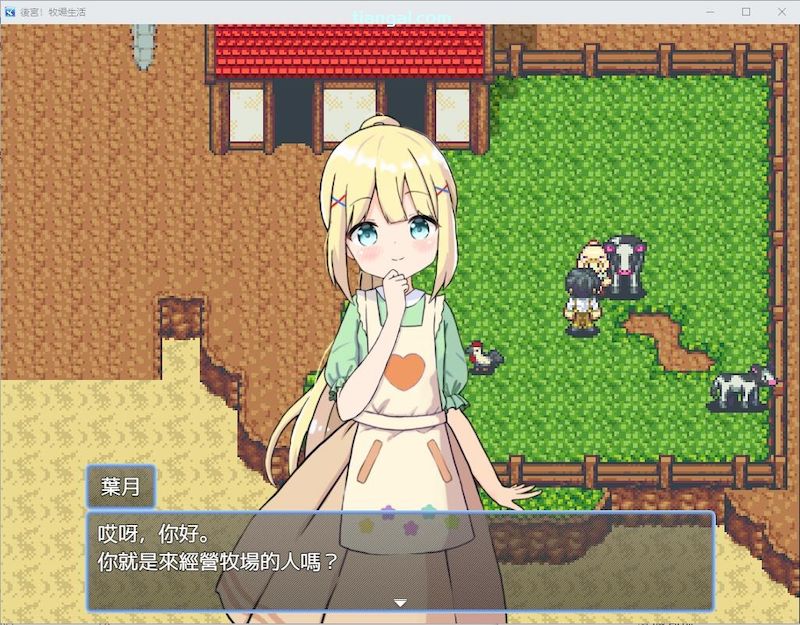800x625 pixels.
Task: Advance dialogue with the white arrow indicator
Action: [x=400, y=602]
